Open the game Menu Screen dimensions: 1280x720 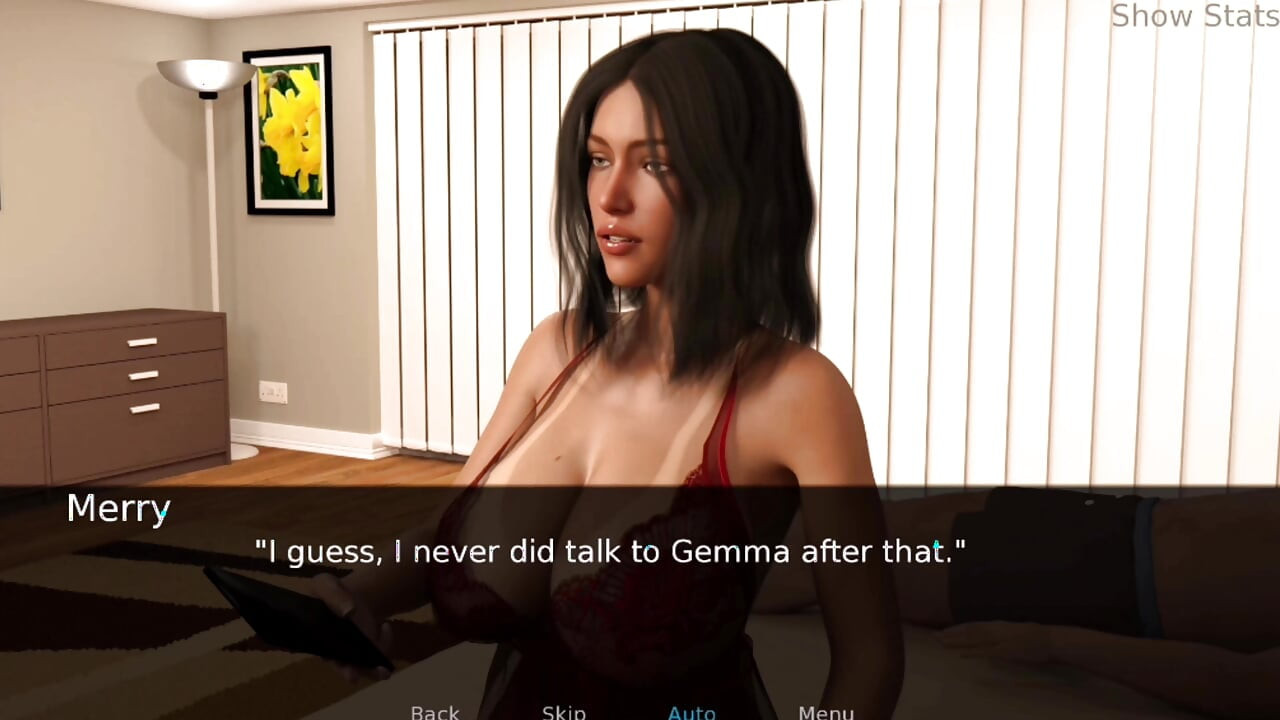pyautogui.click(x=825, y=711)
